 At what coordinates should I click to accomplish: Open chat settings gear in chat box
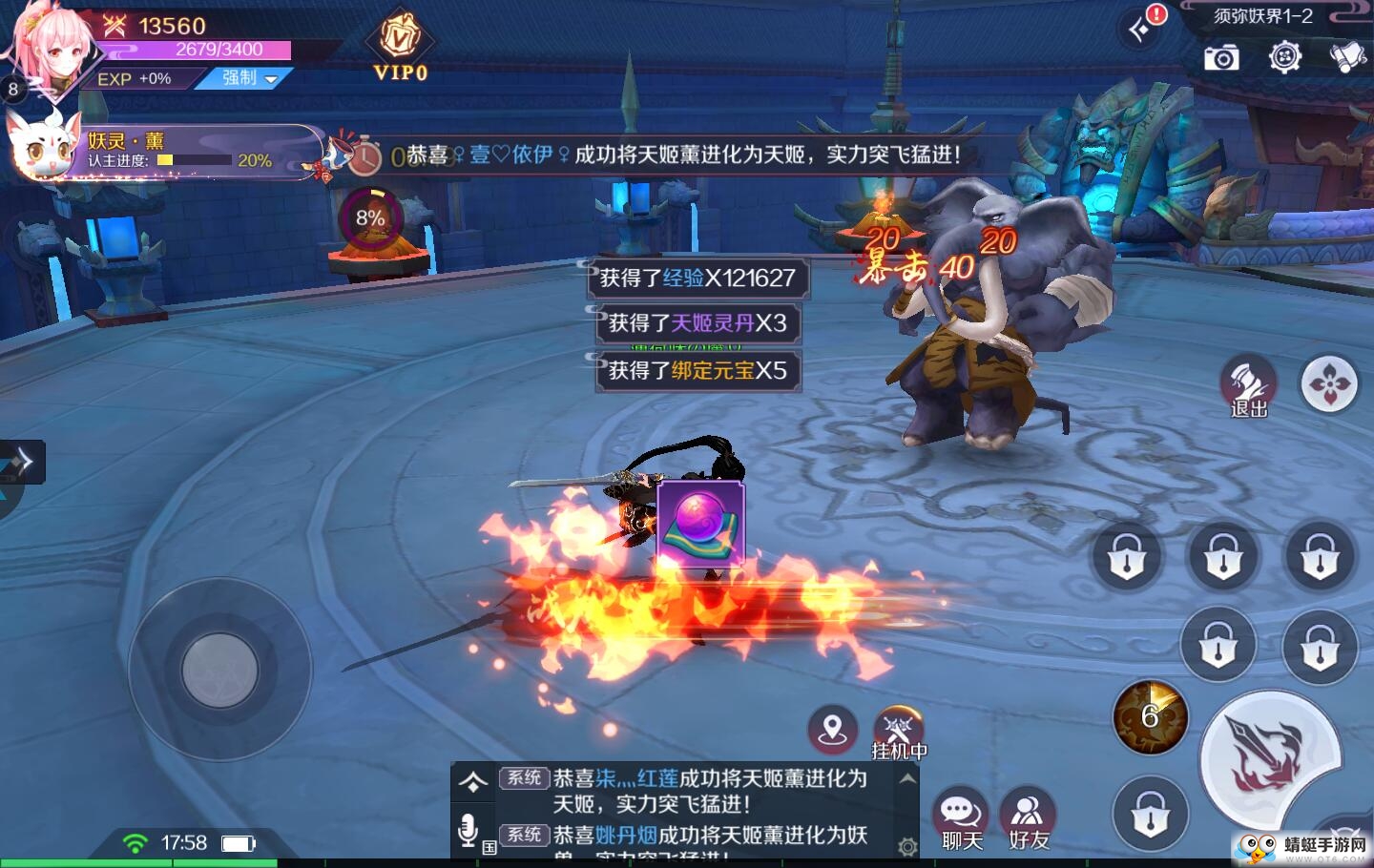click(907, 846)
